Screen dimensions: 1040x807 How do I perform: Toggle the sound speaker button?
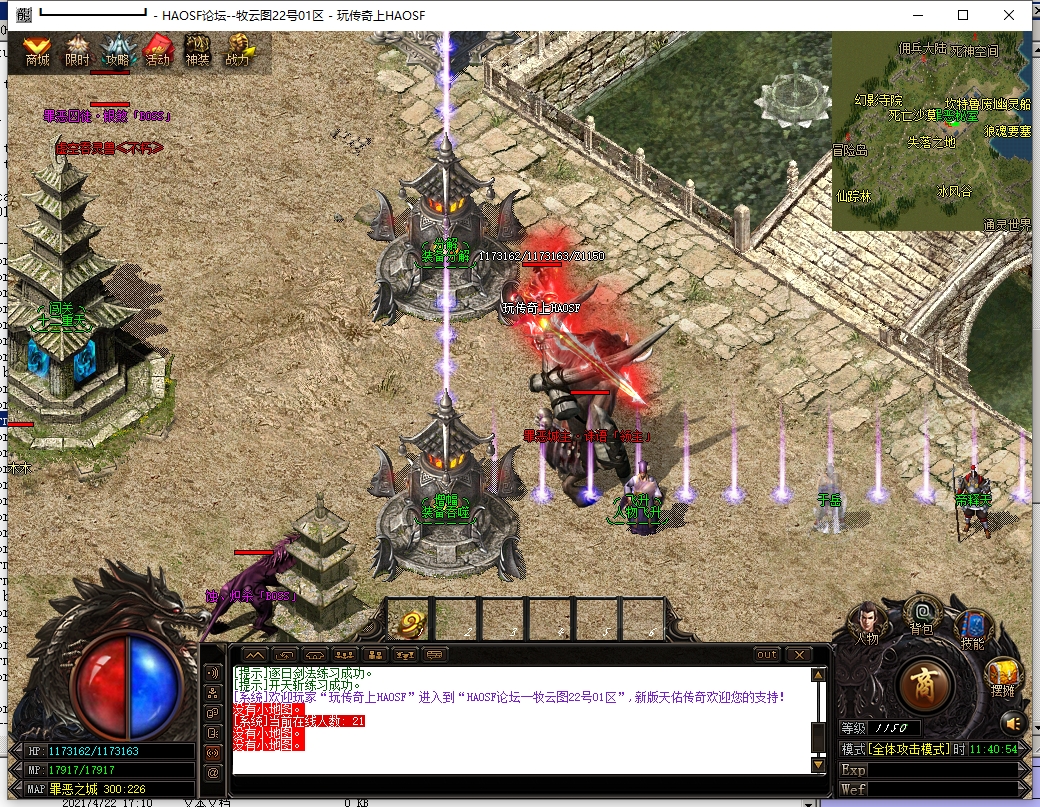pyautogui.click(x=1014, y=722)
